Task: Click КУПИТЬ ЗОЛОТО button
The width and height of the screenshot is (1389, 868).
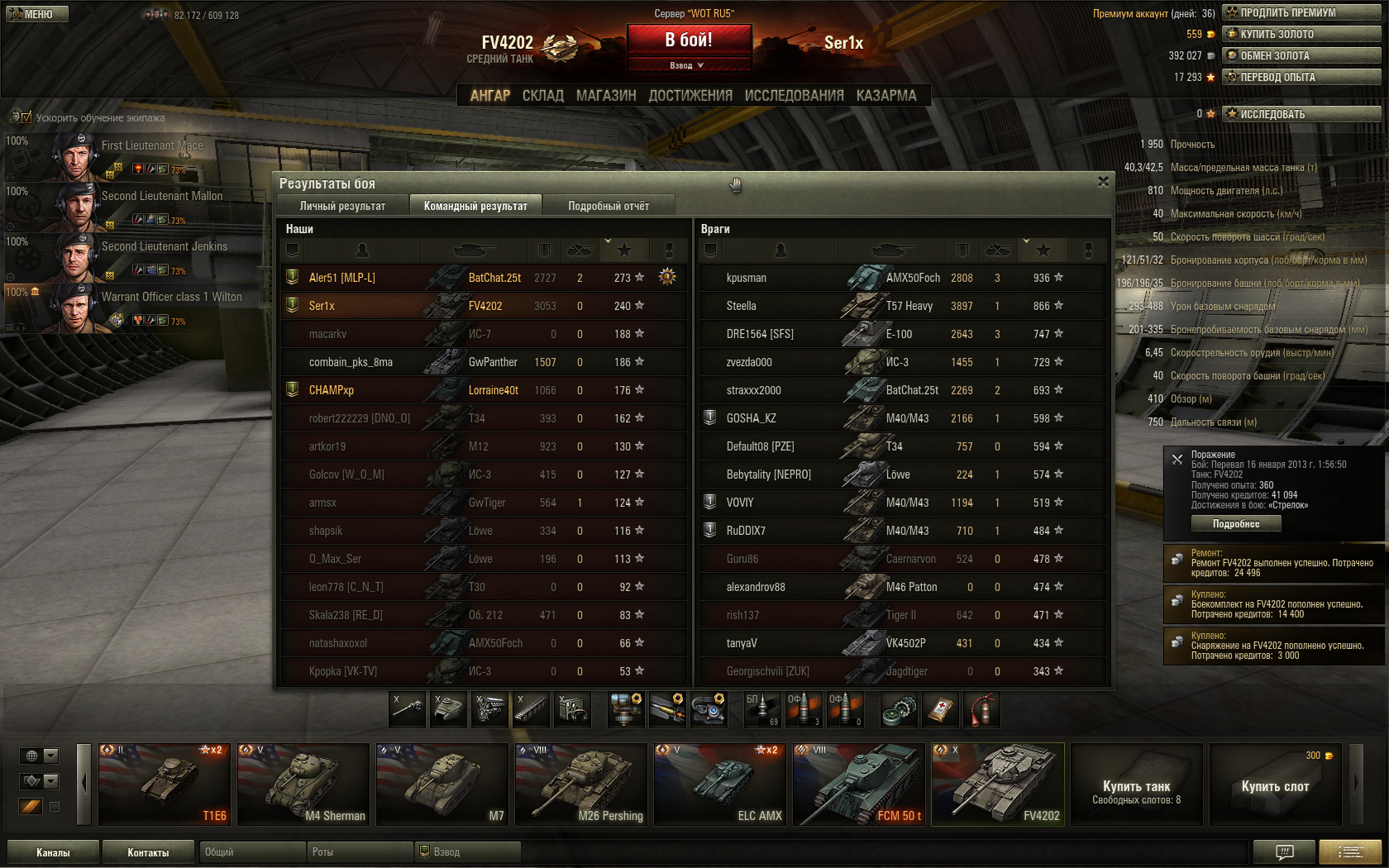Action: pos(1301,34)
